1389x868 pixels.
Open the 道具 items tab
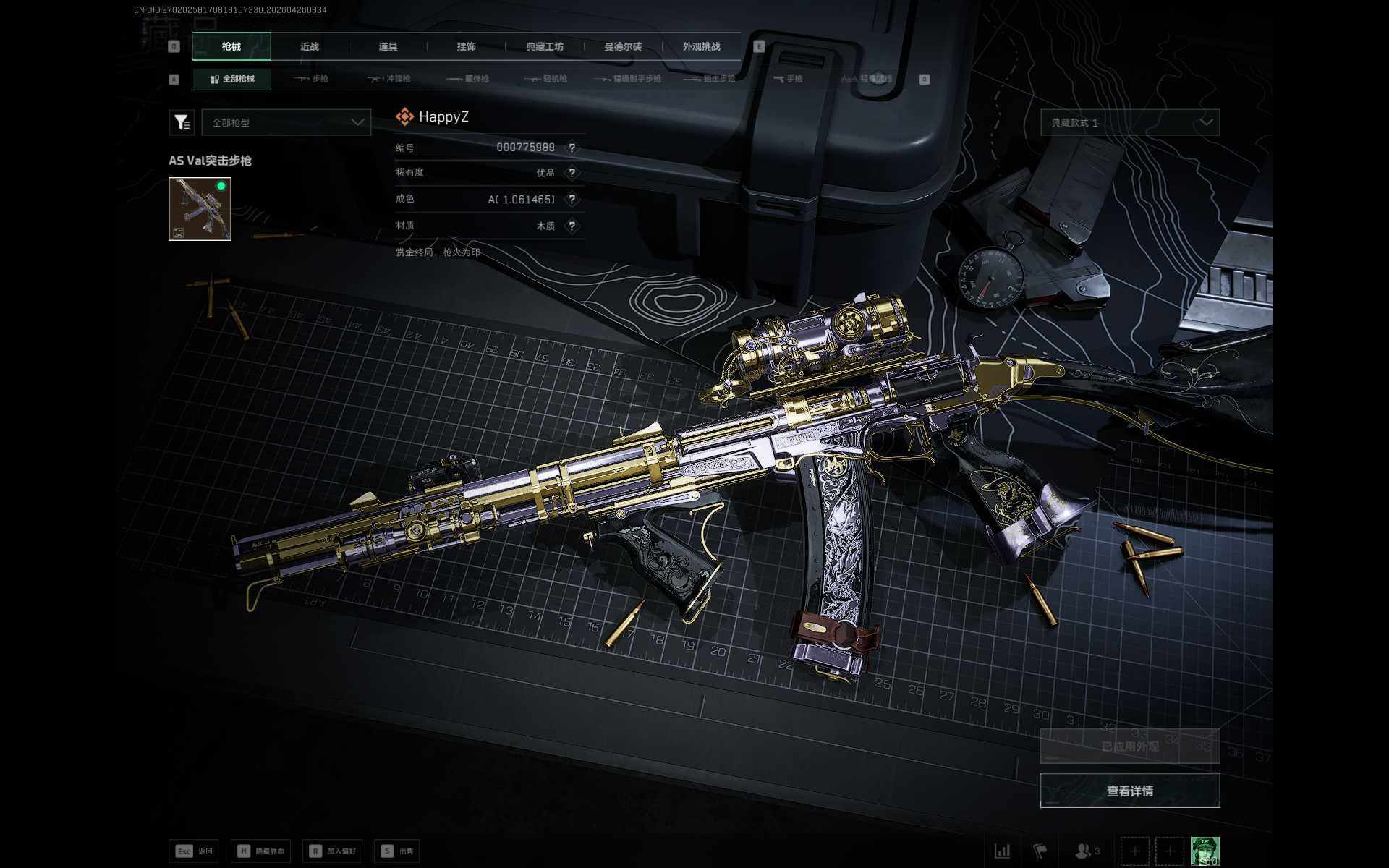tap(388, 47)
